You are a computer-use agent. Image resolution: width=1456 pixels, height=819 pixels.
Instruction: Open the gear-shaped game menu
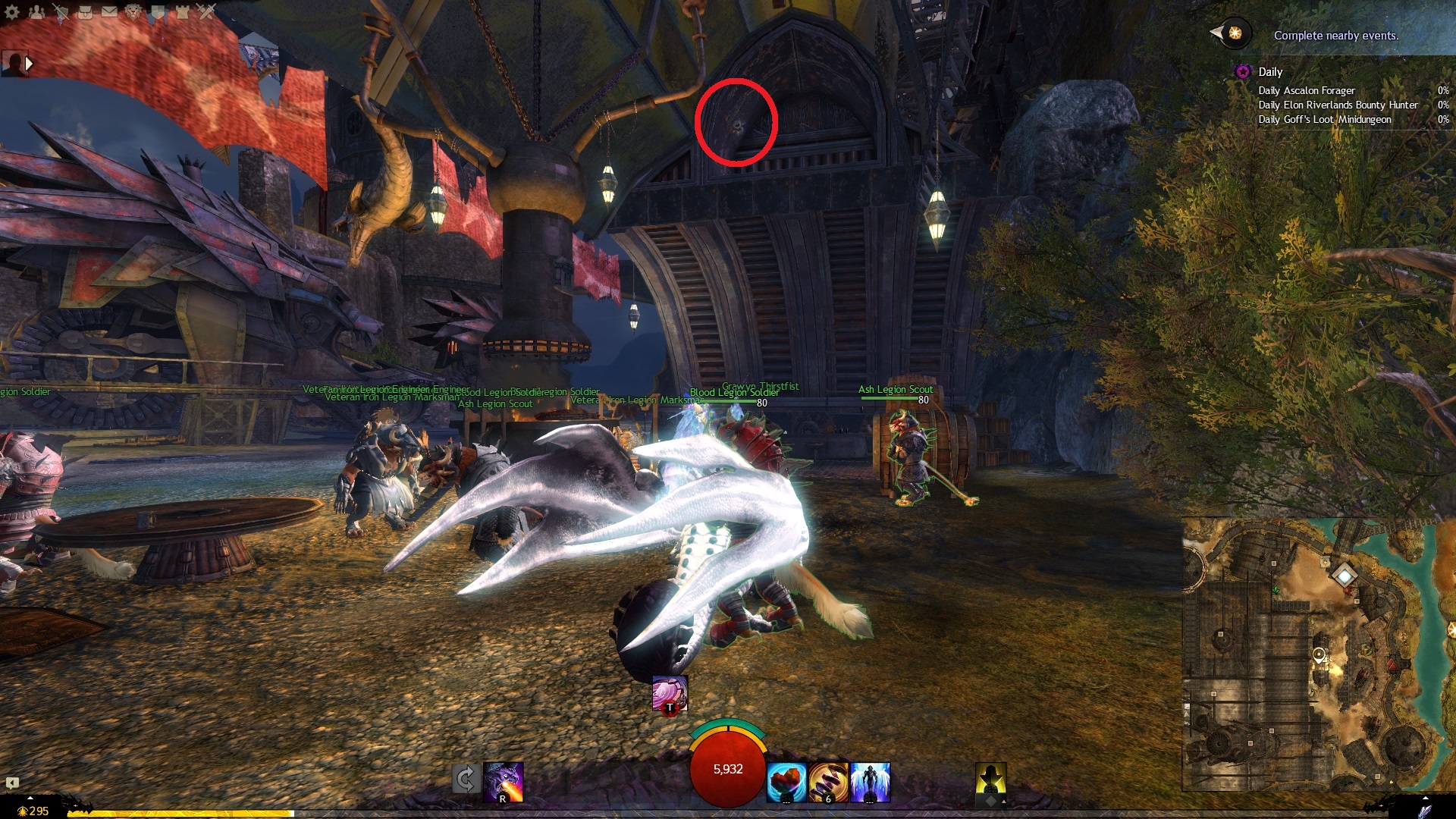(12, 11)
